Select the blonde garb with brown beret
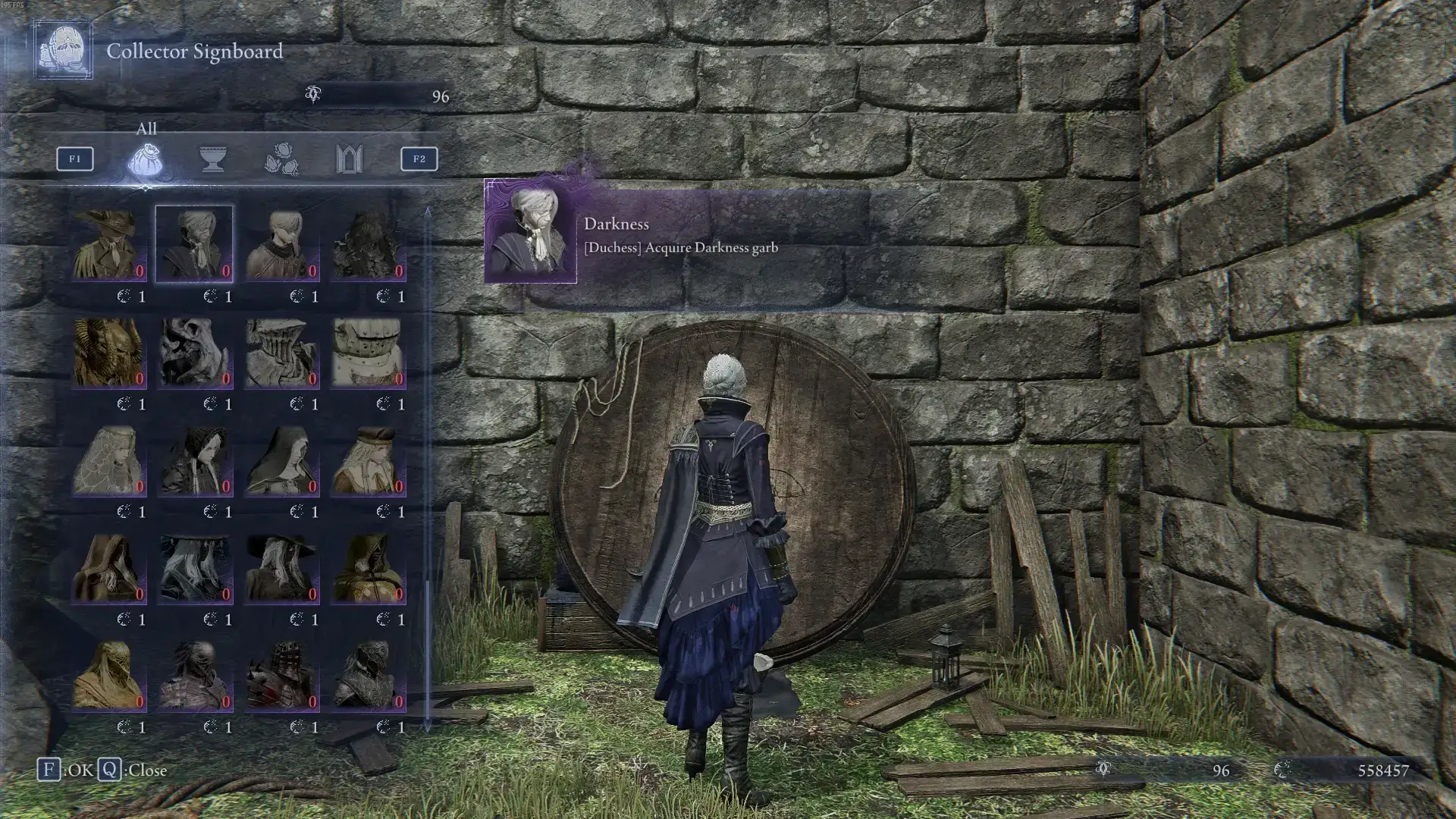Image resolution: width=1456 pixels, height=819 pixels. click(368, 460)
